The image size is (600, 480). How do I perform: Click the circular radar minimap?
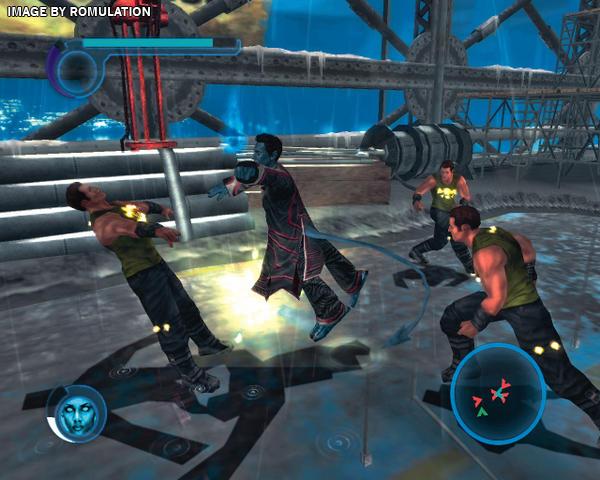(x=497, y=393)
